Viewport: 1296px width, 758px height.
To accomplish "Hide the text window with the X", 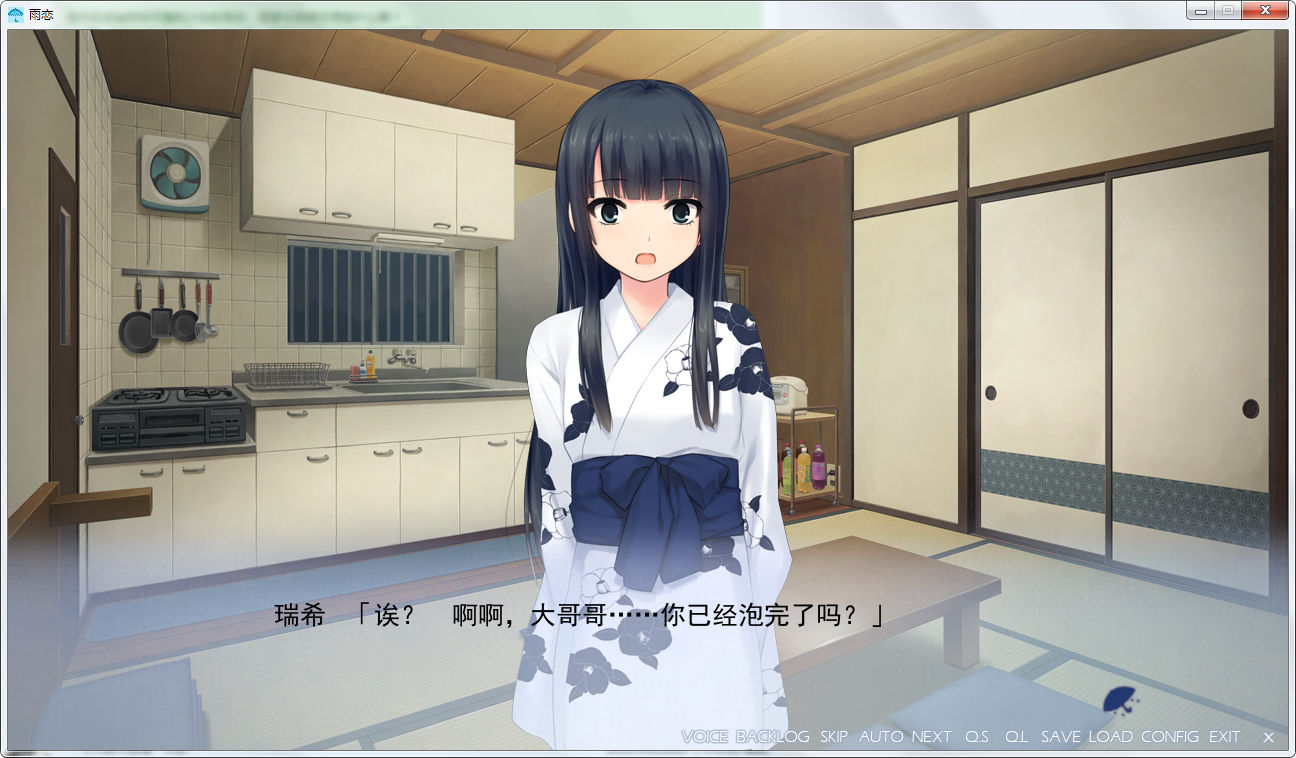I will 1268,737.
